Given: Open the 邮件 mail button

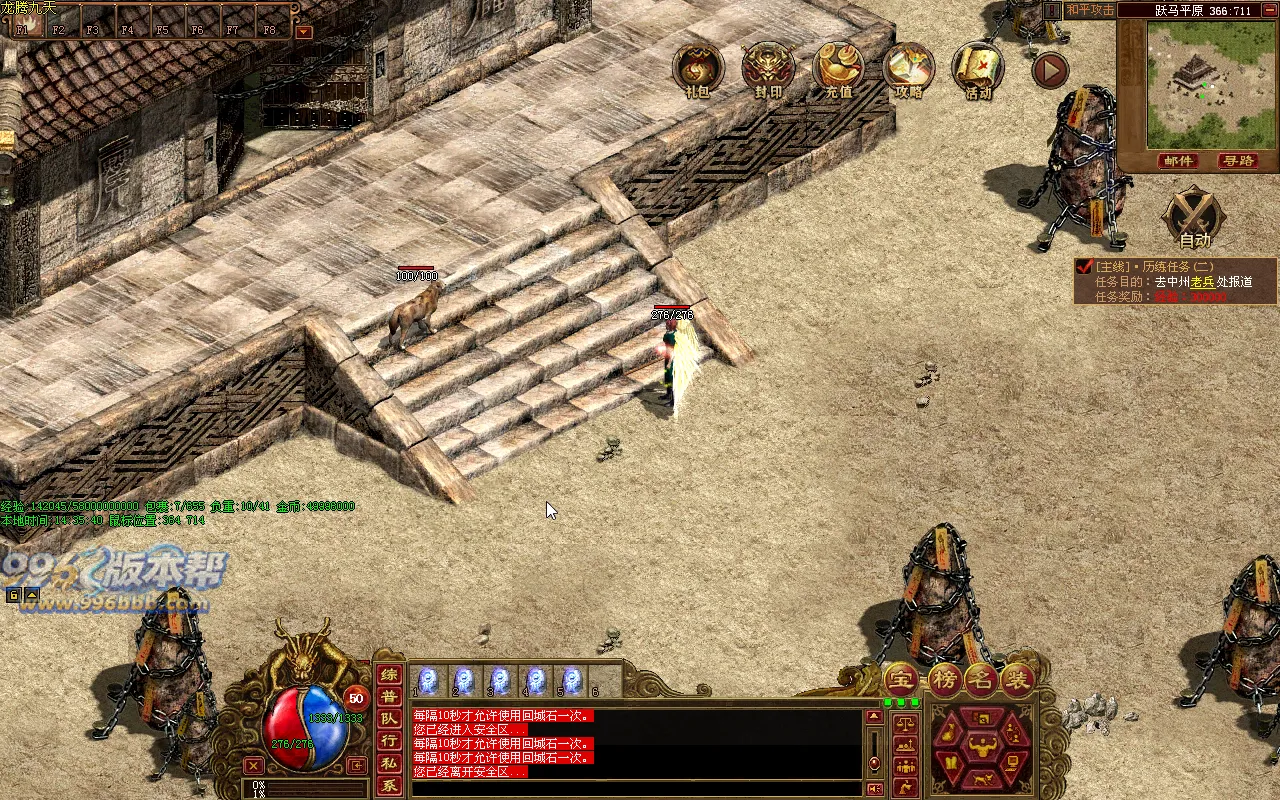Looking at the screenshot, I should coord(1179,161).
